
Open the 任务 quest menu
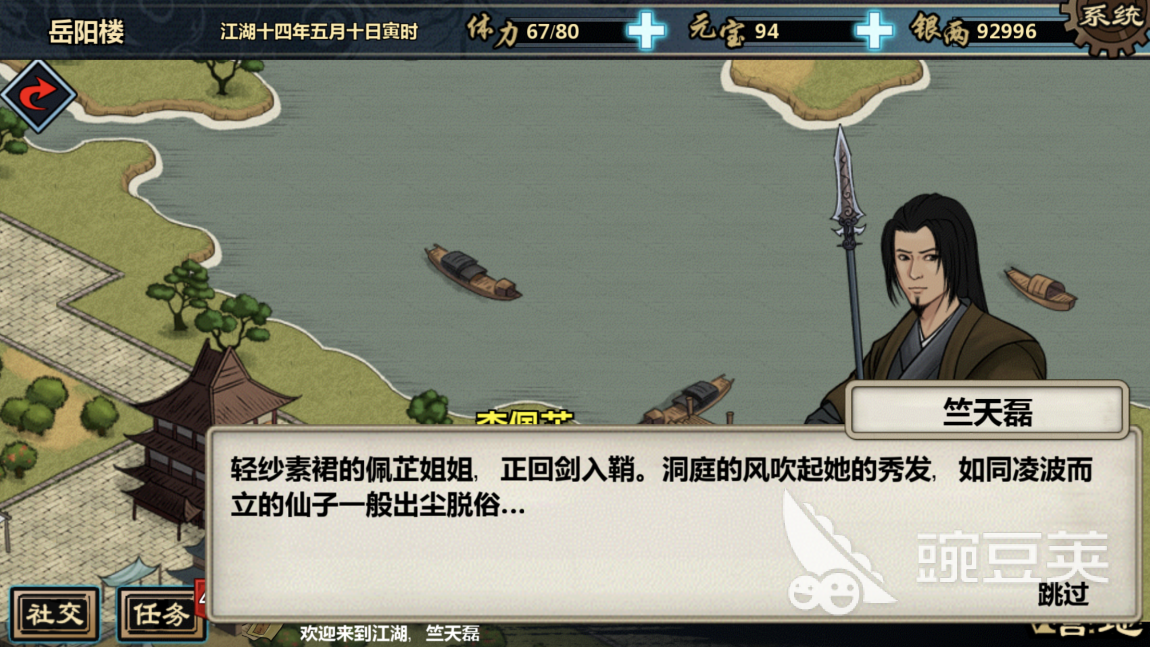point(160,613)
